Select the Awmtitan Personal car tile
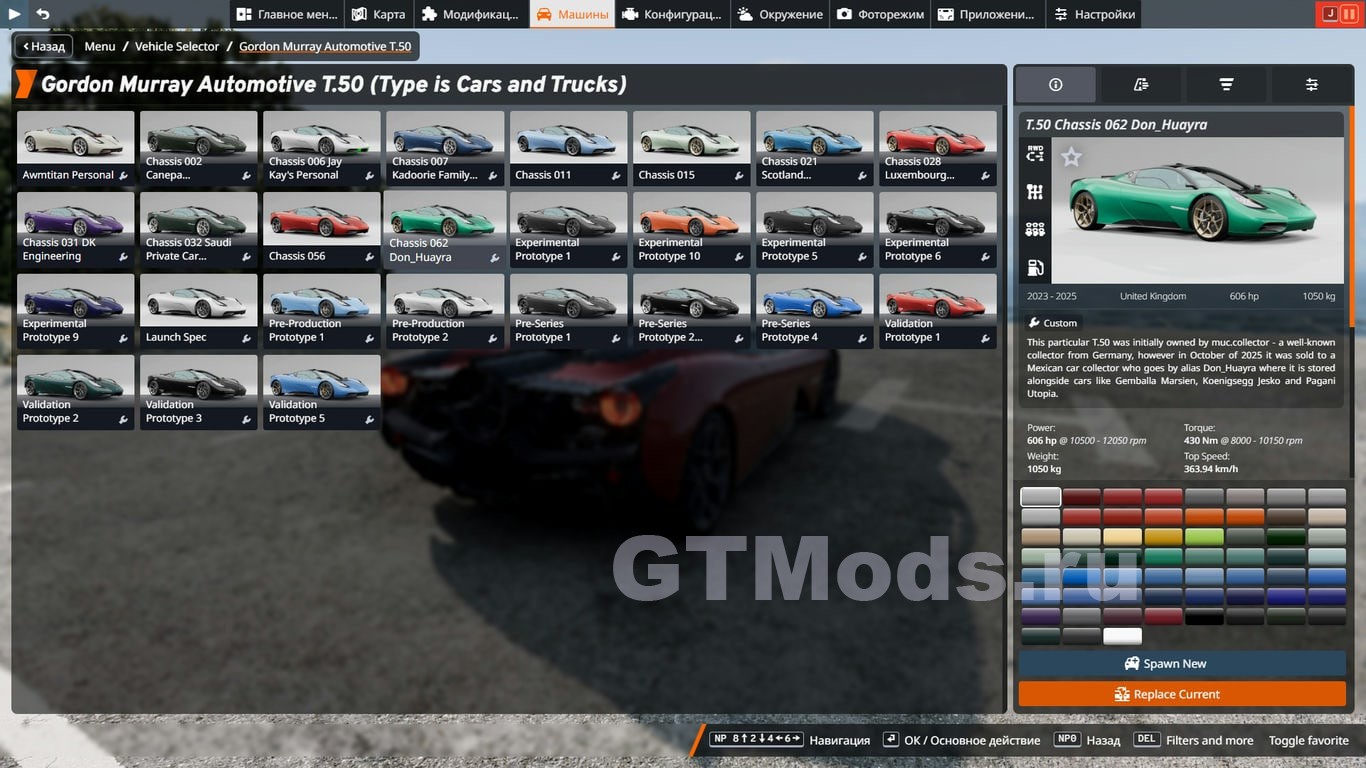The width and height of the screenshot is (1366, 768). pyautogui.click(x=76, y=148)
